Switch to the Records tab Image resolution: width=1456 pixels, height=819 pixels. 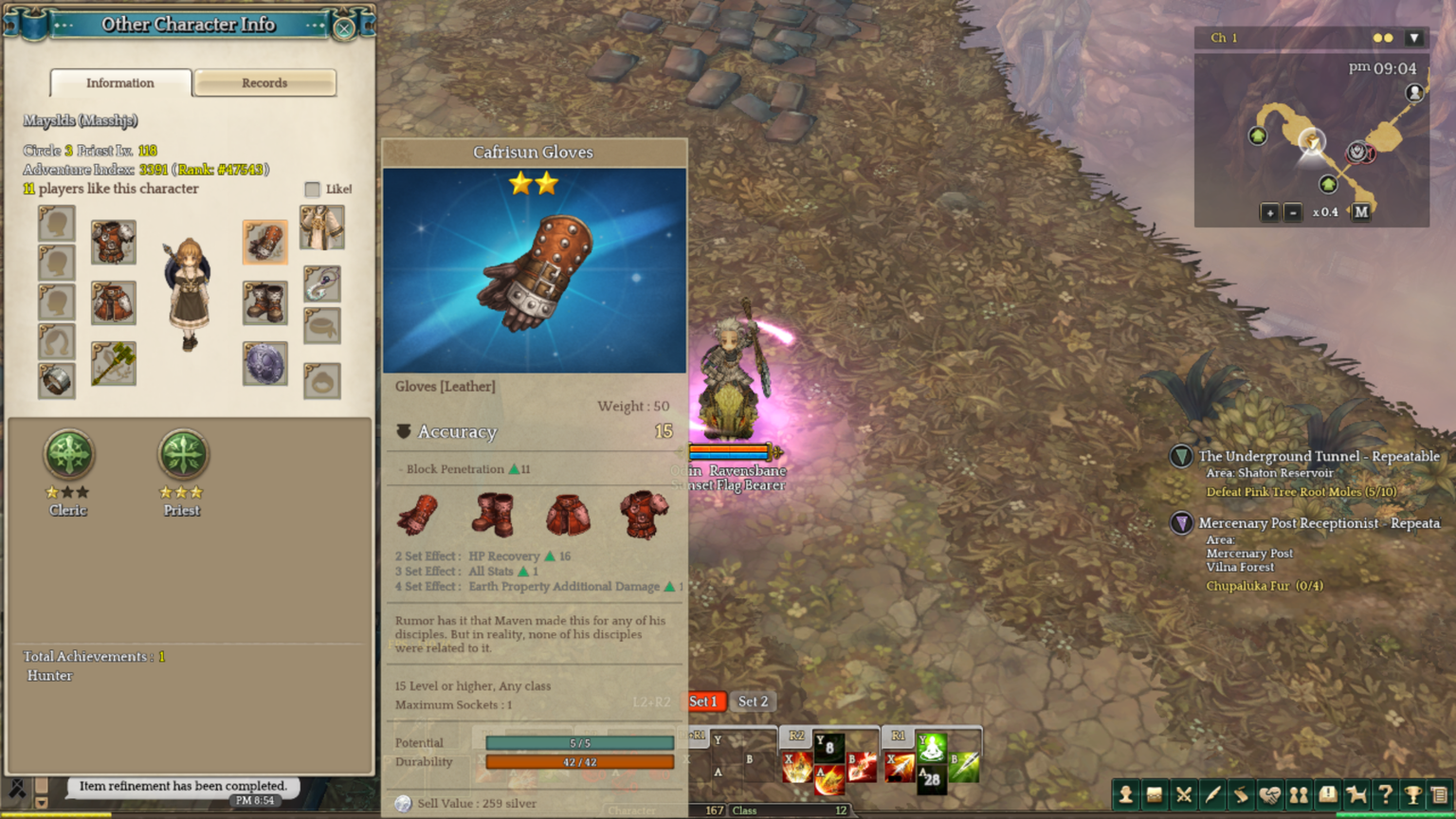(264, 83)
